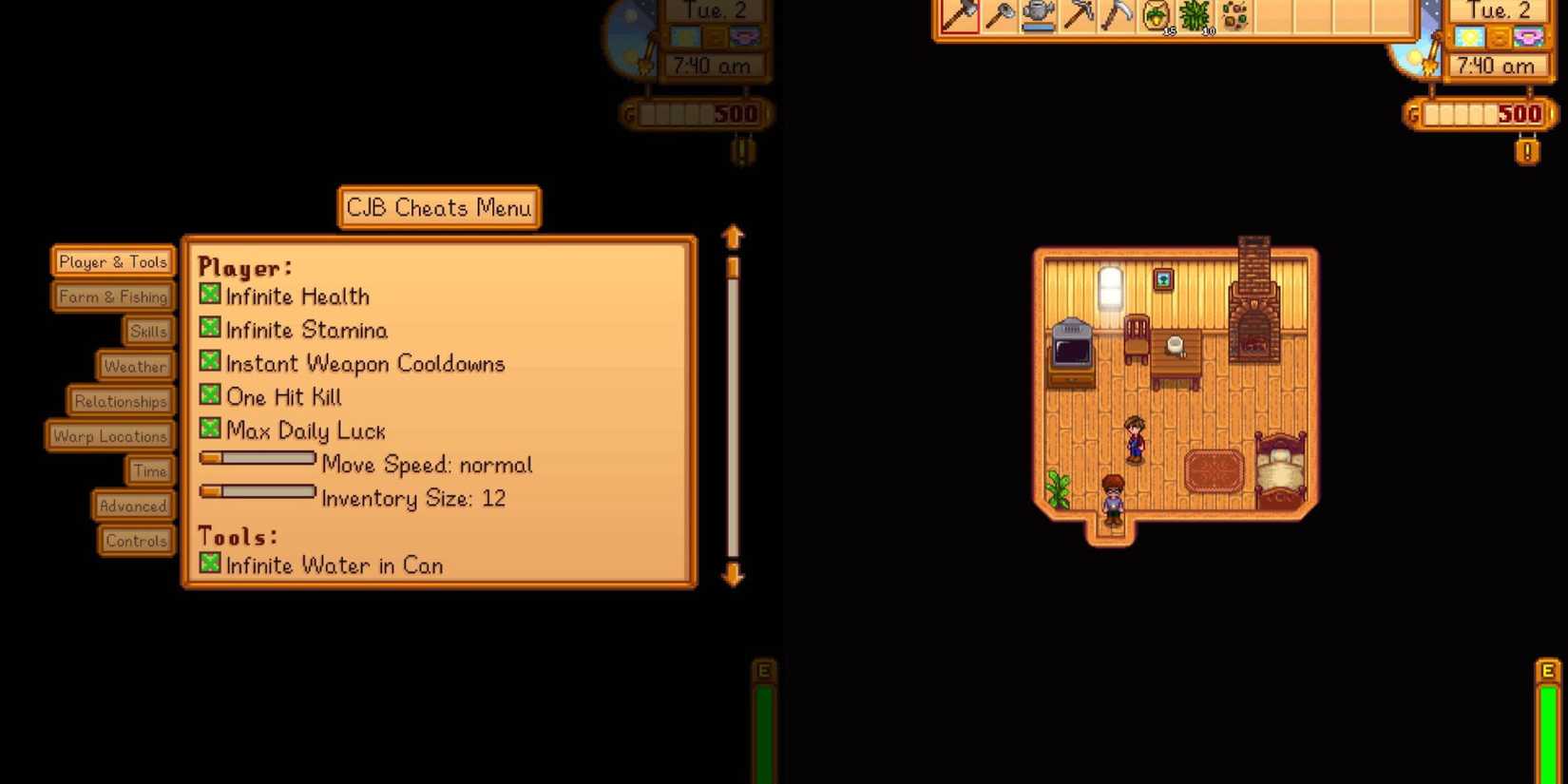Disable the Infinite Health cheat
Viewport: 1568px width, 784px height.
coord(209,295)
